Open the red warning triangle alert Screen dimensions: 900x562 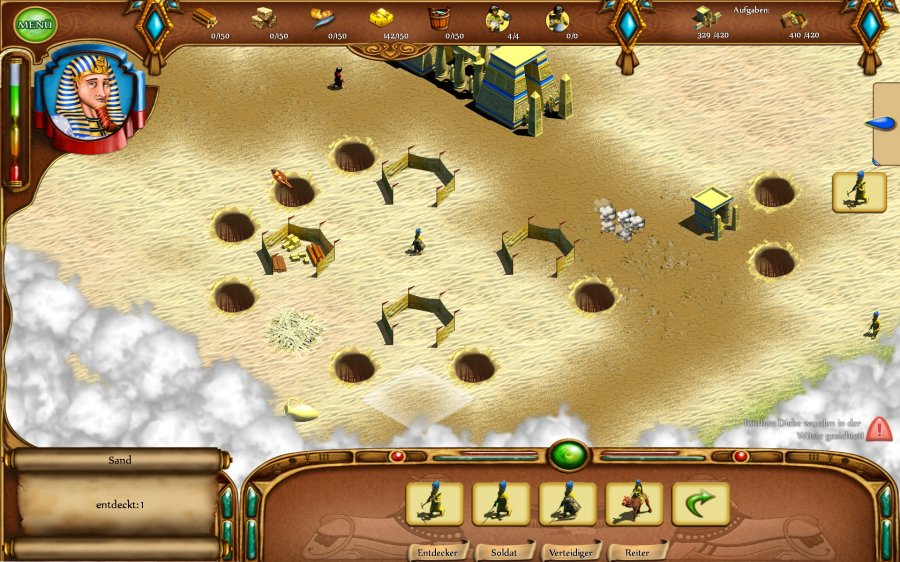[x=880, y=428]
